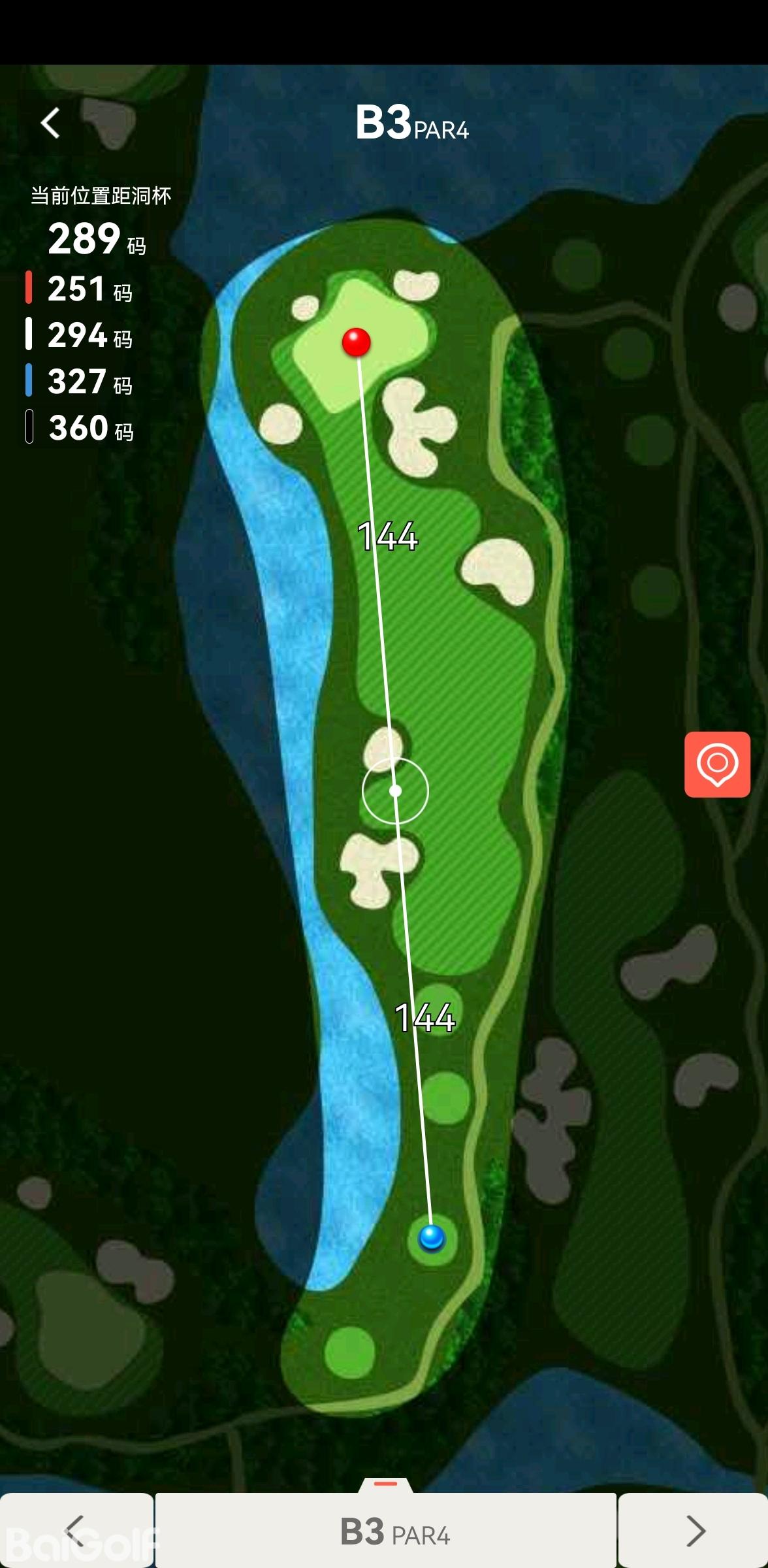The width and height of the screenshot is (768, 1568).
Task: Select the white circle aiming target
Action: 395,791
